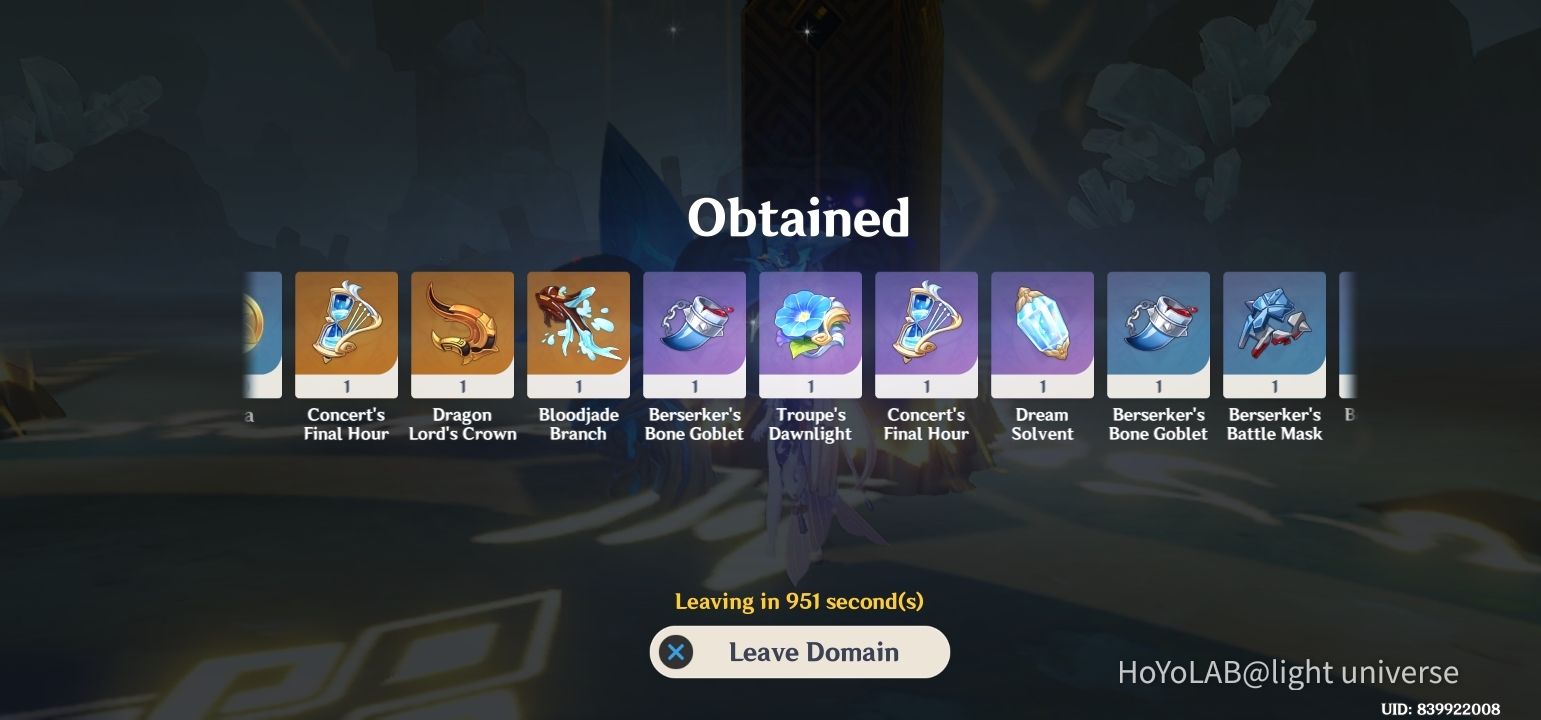Click the Leaving in 951 seconds countdown text

[799, 601]
